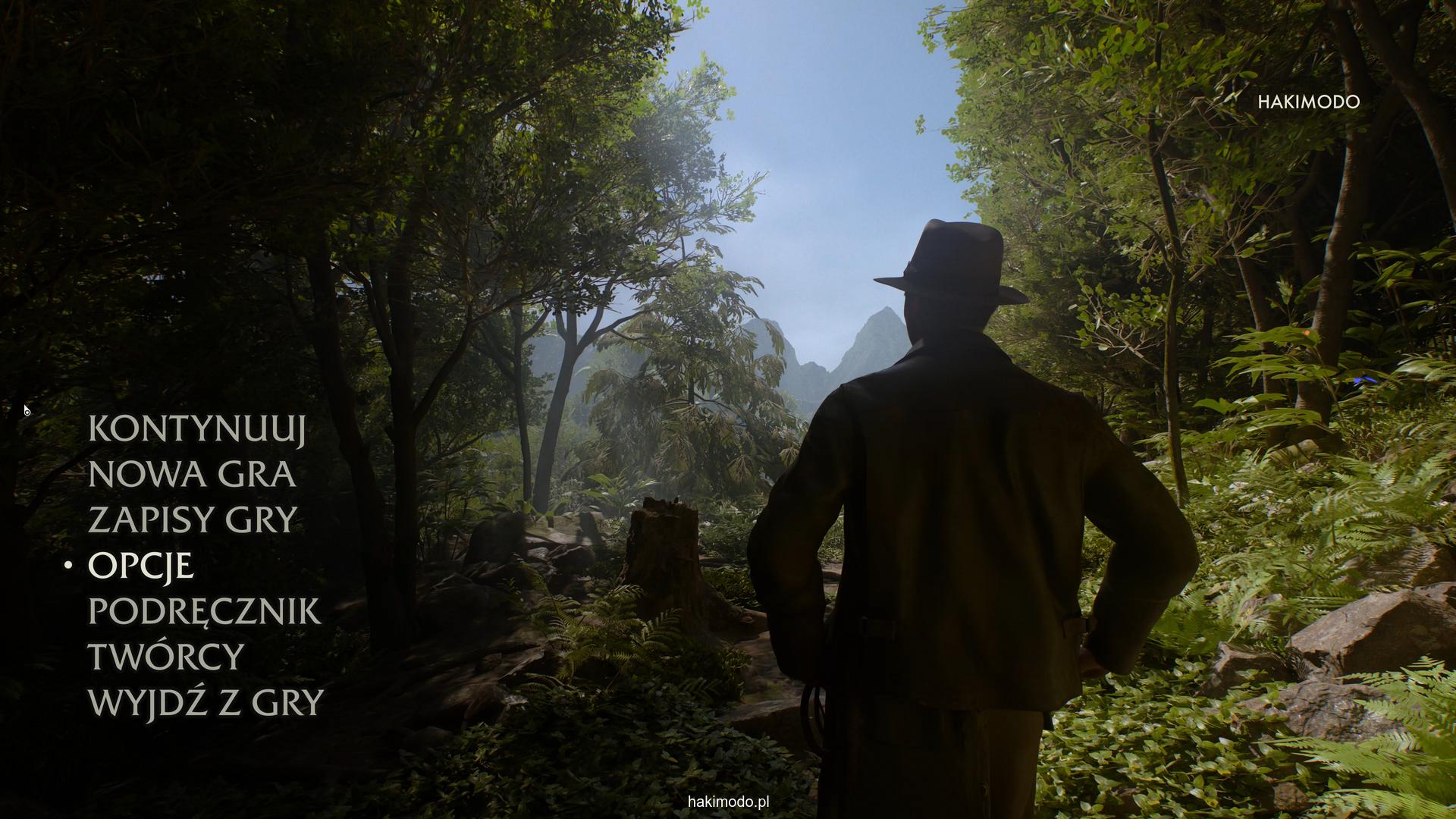The image size is (1456, 819).
Task: View the Twórcy credits
Action: tap(166, 657)
